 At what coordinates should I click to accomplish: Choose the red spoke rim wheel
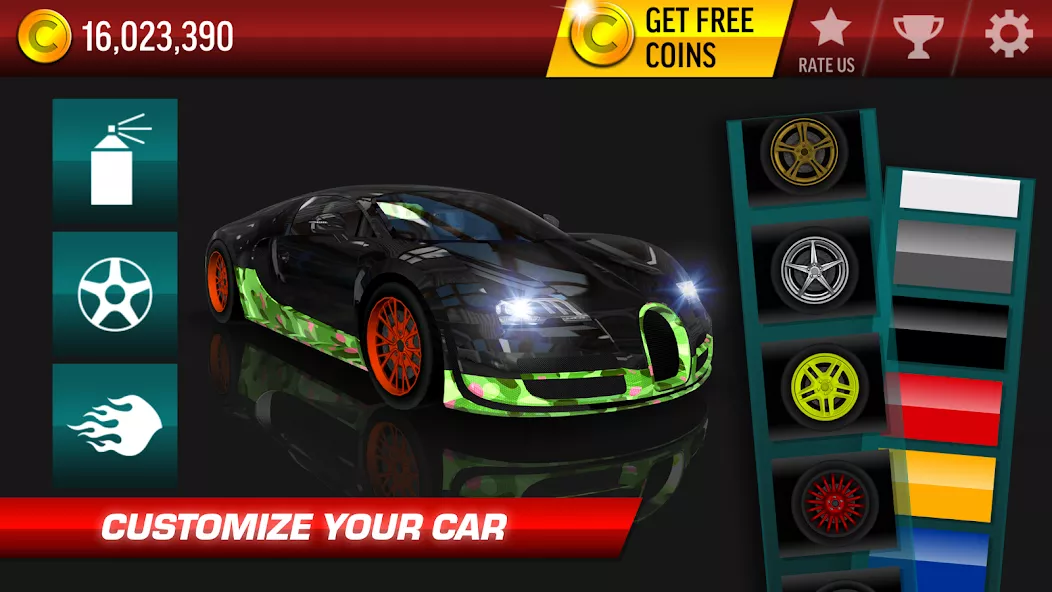(832, 498)
